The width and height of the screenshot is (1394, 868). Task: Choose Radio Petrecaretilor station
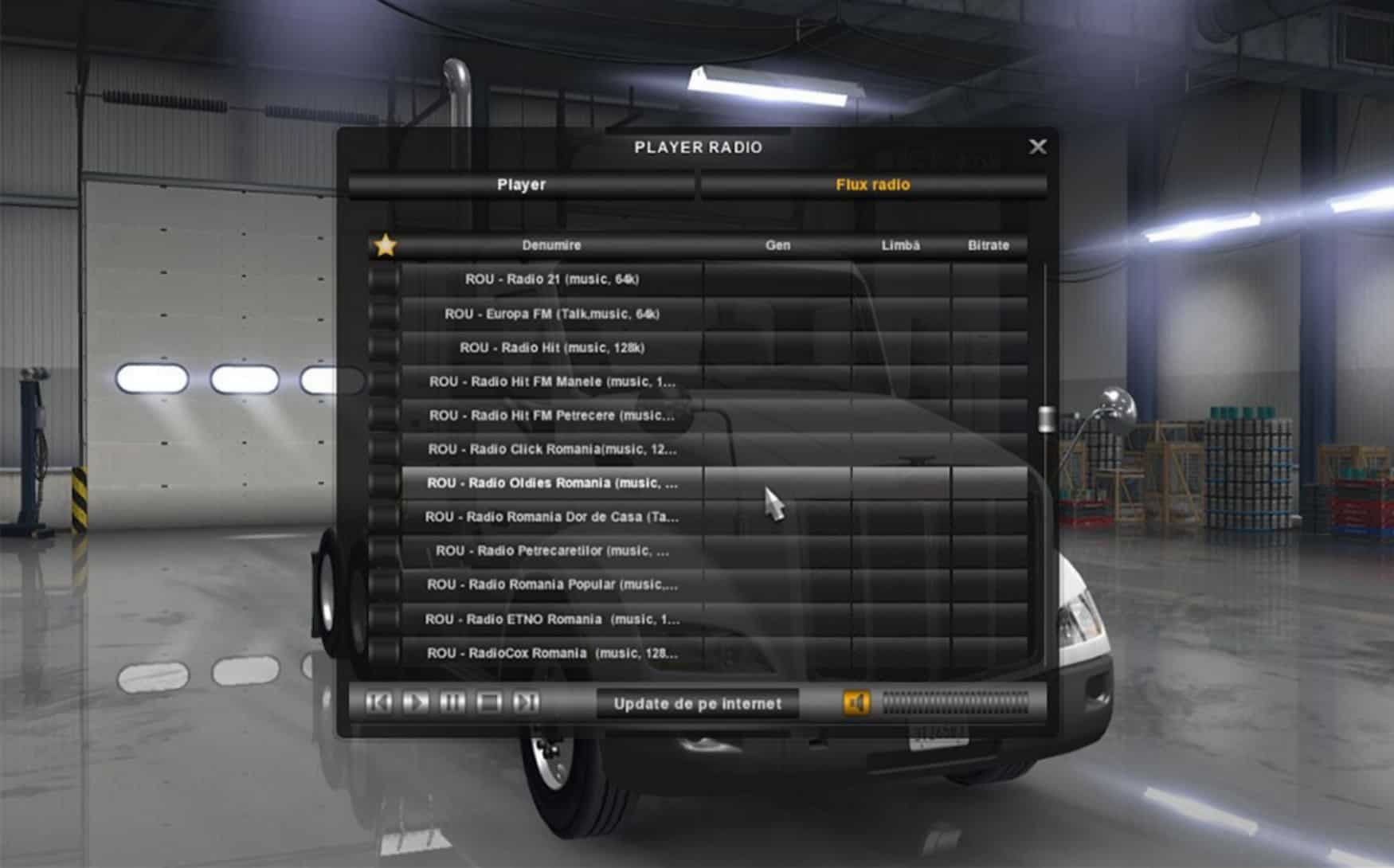coord(551,551)
